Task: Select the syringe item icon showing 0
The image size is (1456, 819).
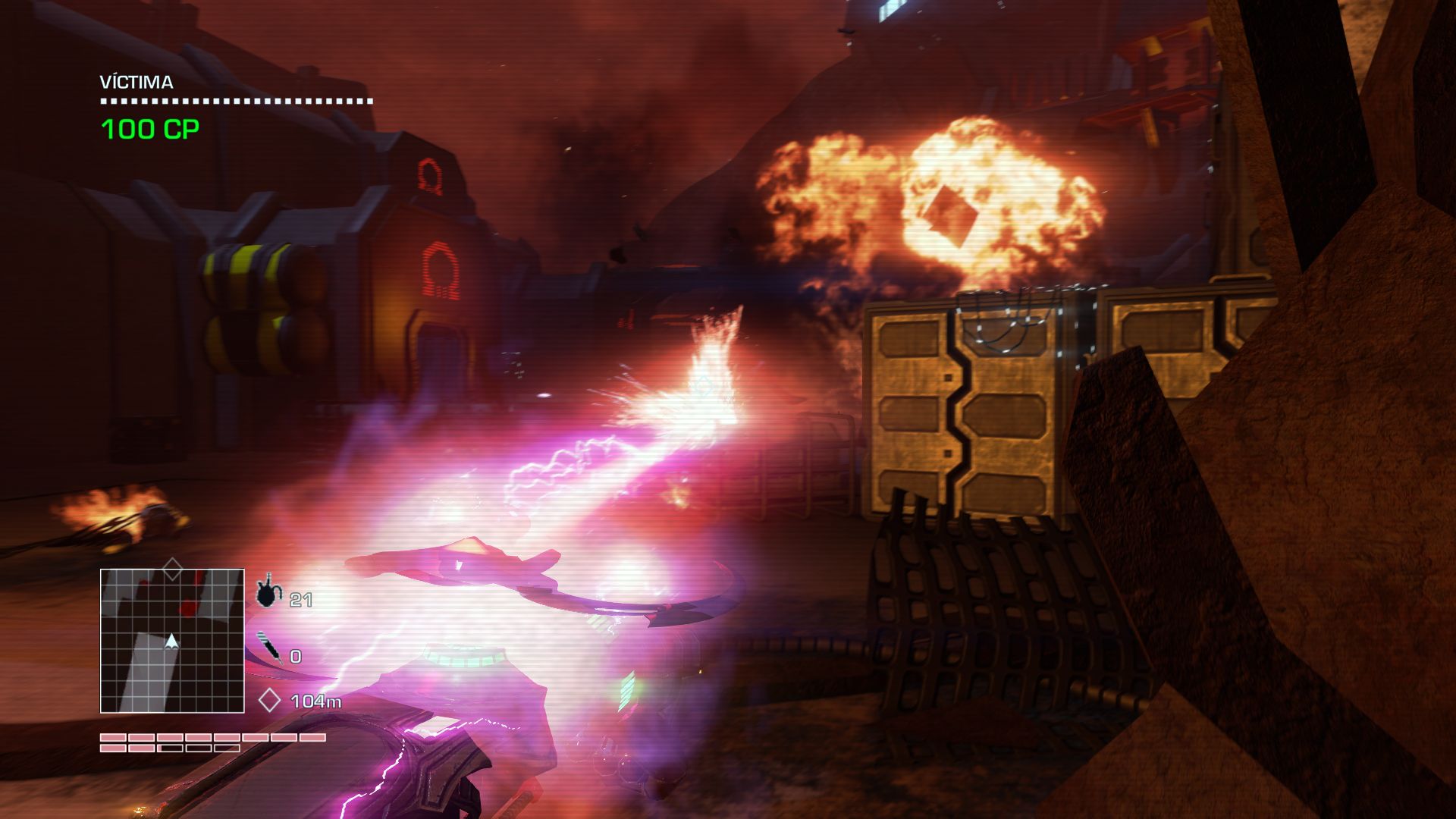Action: coord(268,648)
